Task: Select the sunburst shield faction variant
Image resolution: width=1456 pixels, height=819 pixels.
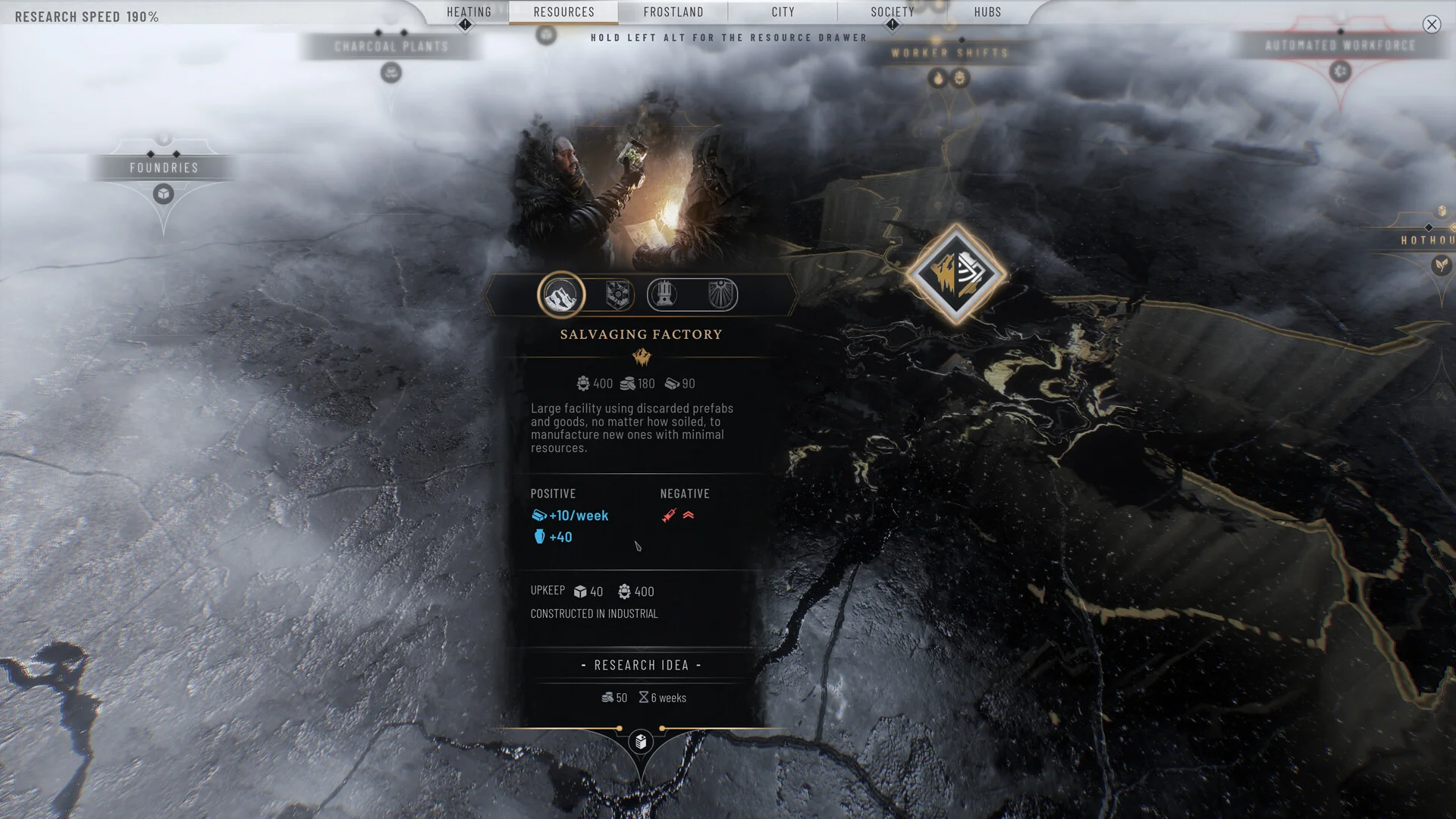Action: pos(720,295)
